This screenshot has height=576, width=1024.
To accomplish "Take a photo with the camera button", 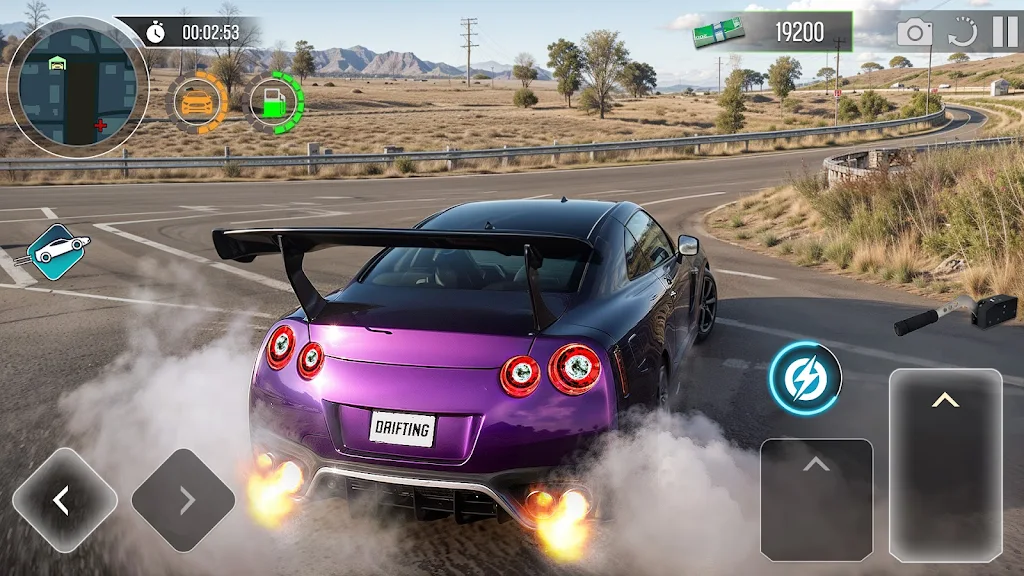I will coord(914,33).
